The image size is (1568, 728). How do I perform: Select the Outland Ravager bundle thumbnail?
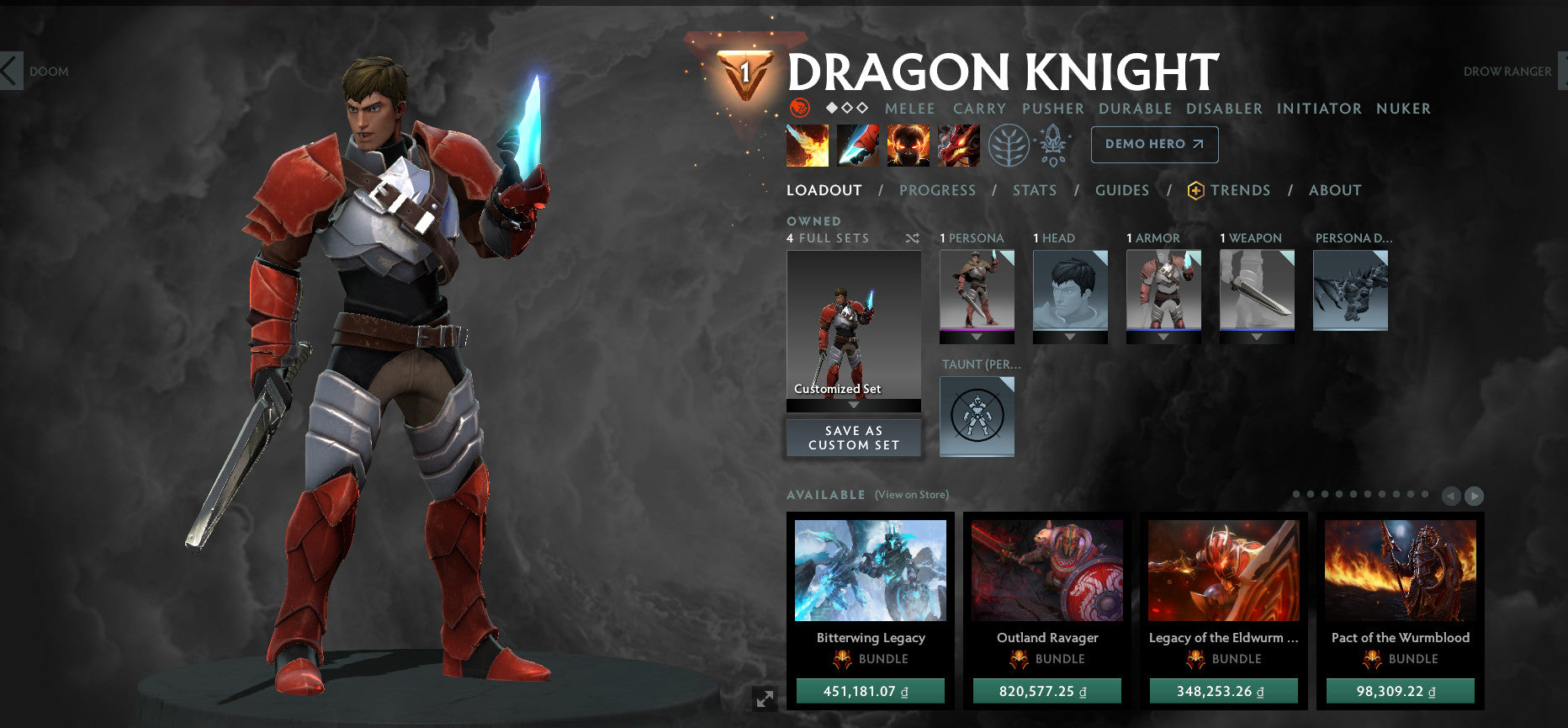point(1047,570)
